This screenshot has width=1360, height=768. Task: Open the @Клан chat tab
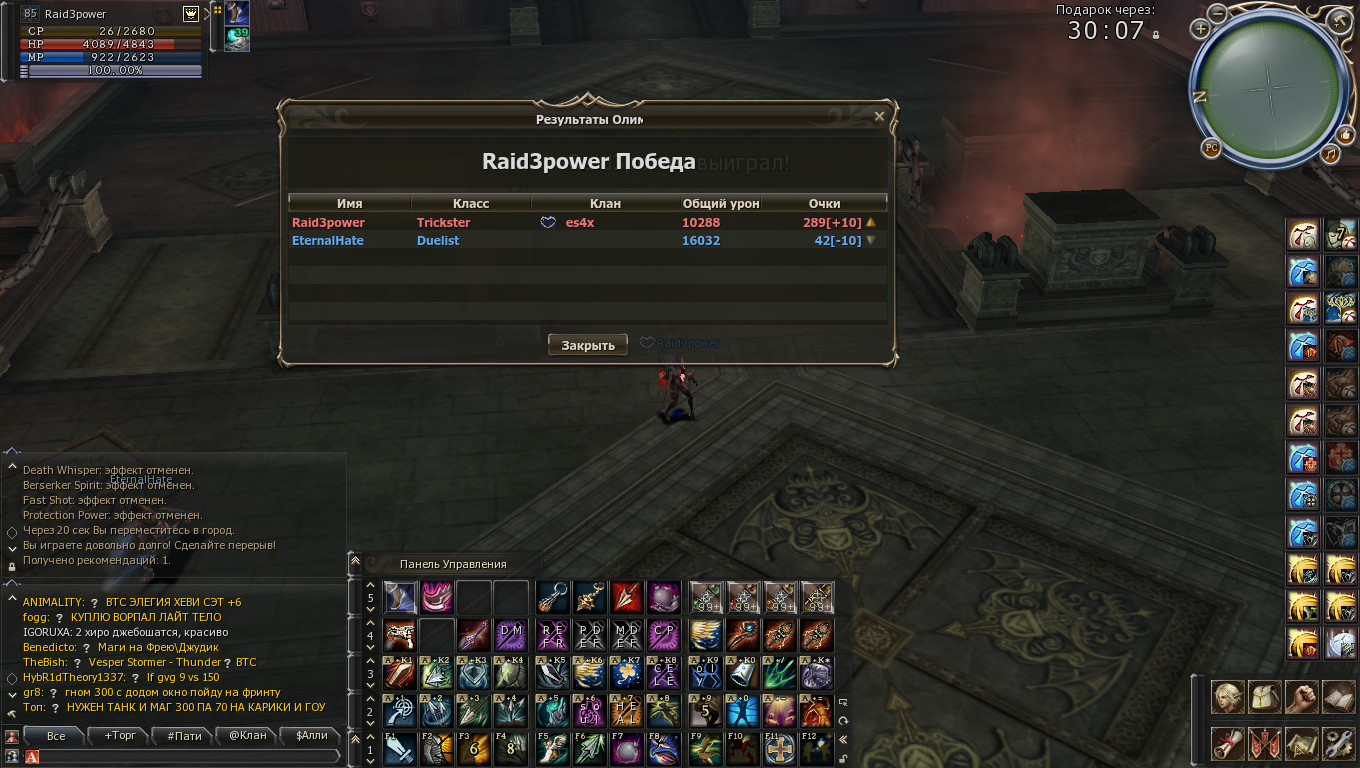(x=248, y=736)
